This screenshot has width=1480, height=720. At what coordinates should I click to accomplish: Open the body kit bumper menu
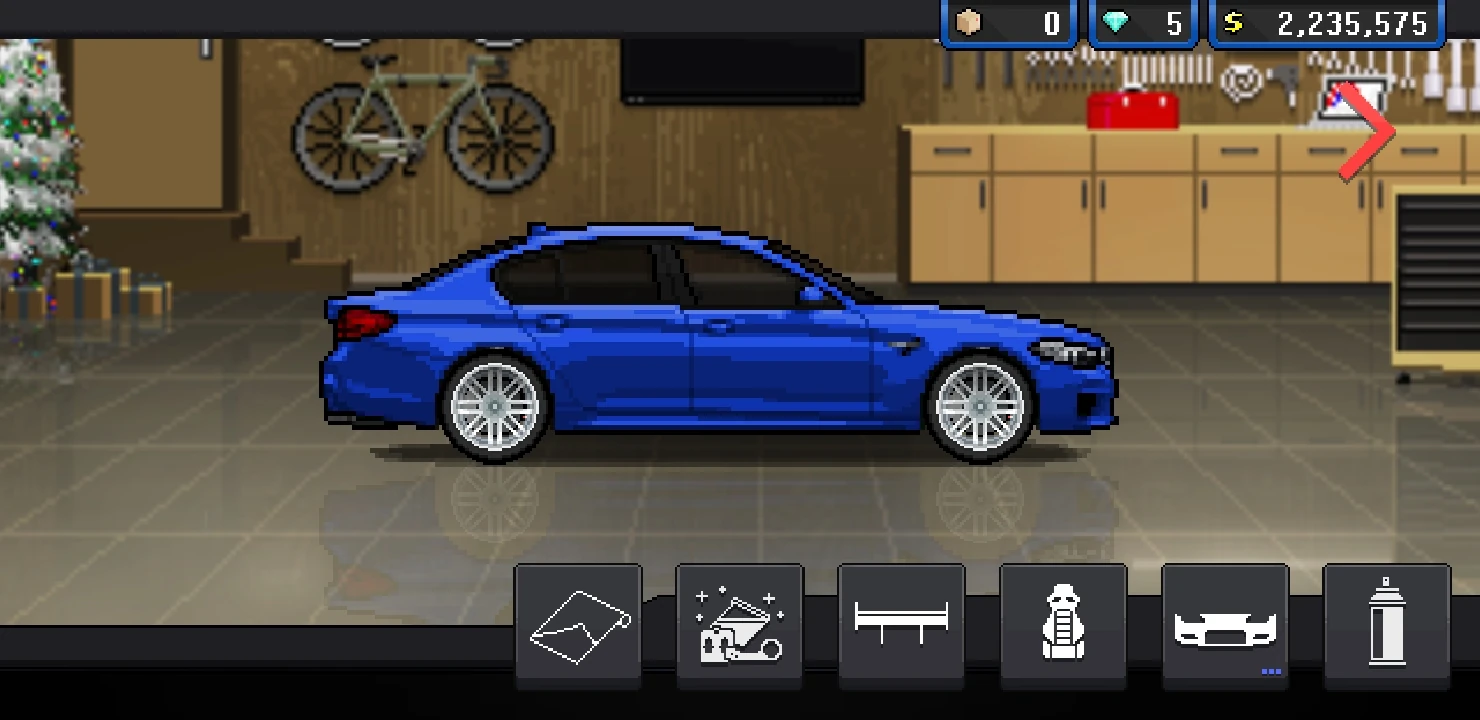[x=1224, y=623]
